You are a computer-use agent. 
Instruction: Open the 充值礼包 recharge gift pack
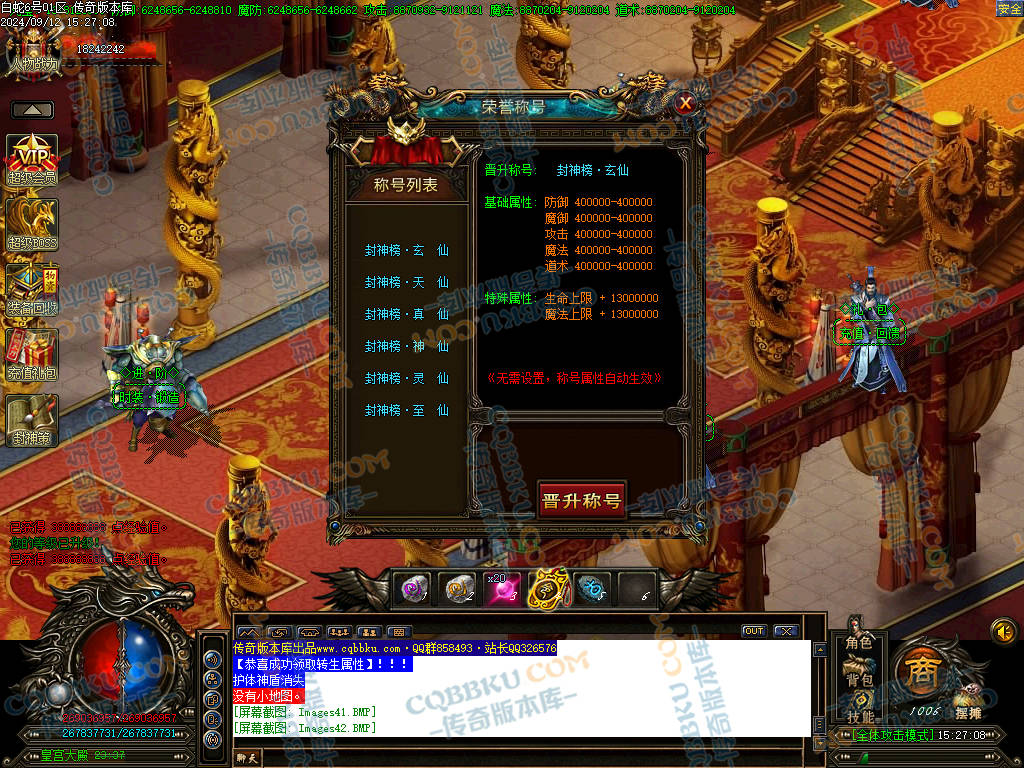pos(32,355)
